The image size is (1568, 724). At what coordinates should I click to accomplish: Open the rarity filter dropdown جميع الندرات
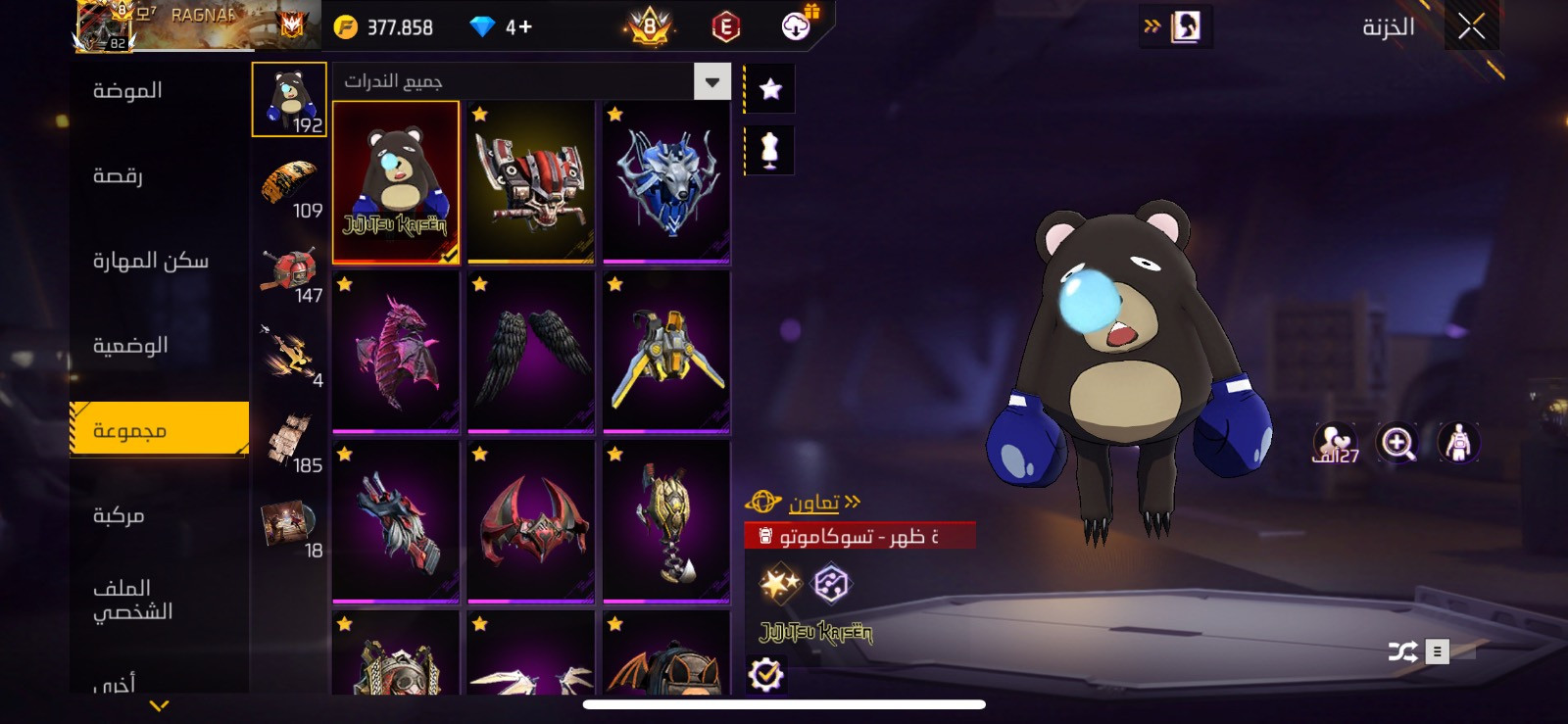click(x=711, y=81)
